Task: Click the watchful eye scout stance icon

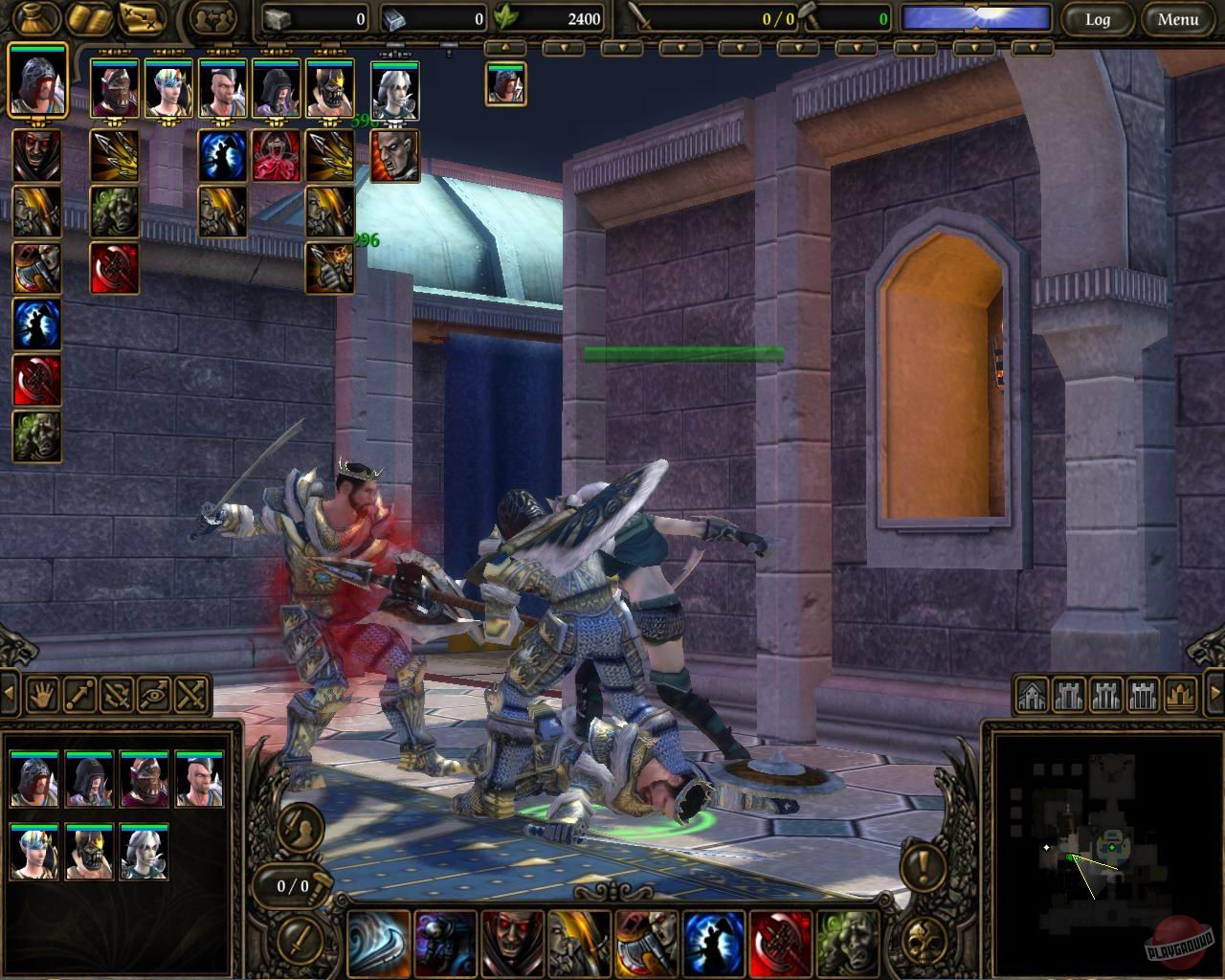Action: point(153,697)
